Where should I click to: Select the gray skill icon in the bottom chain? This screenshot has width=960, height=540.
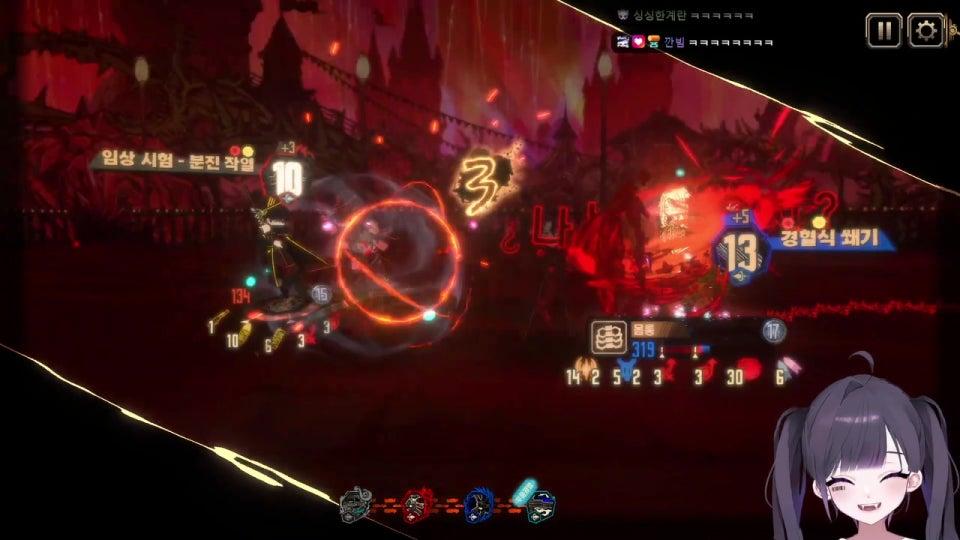[x=356, y=506]
